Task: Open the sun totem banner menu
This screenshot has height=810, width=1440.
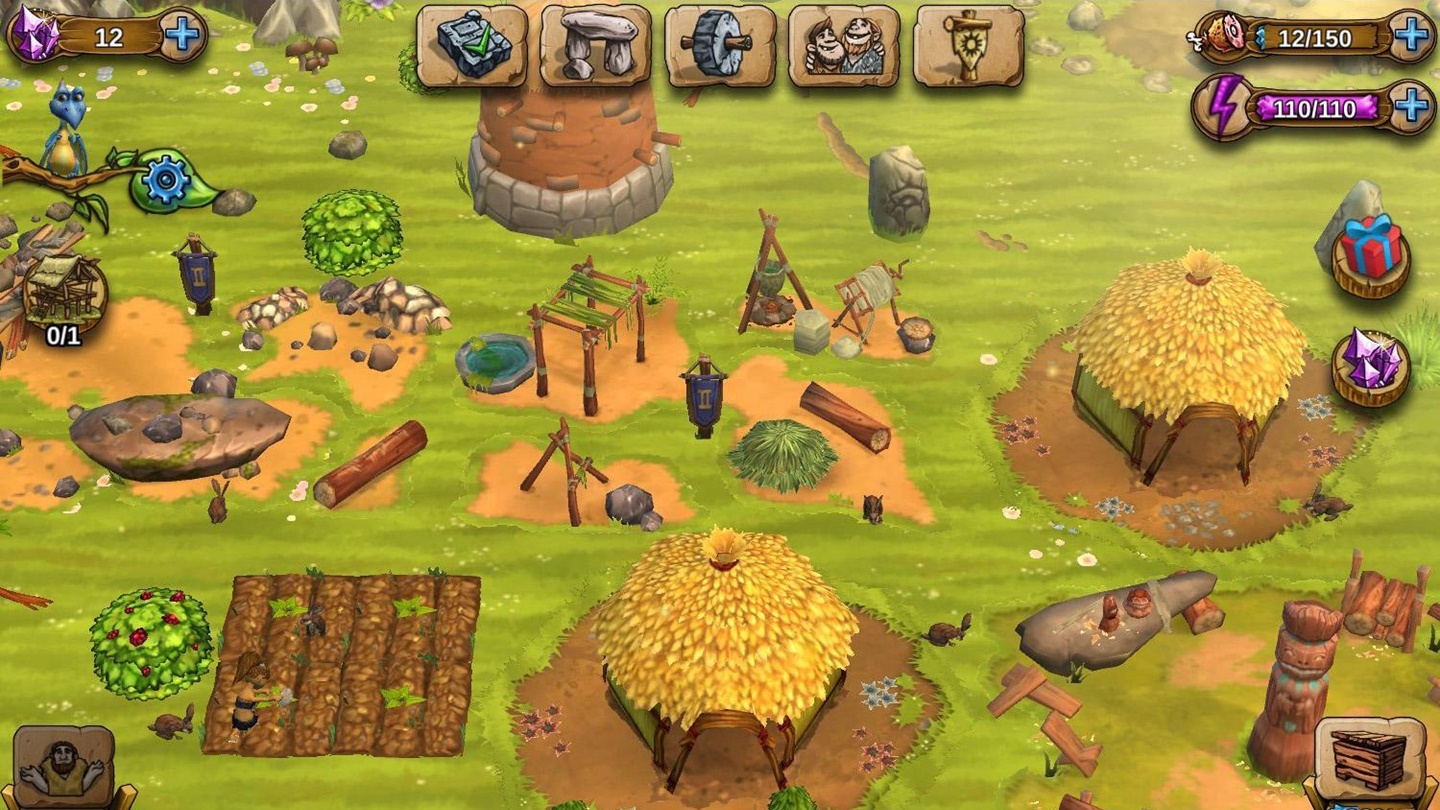Action: point(968,46)
